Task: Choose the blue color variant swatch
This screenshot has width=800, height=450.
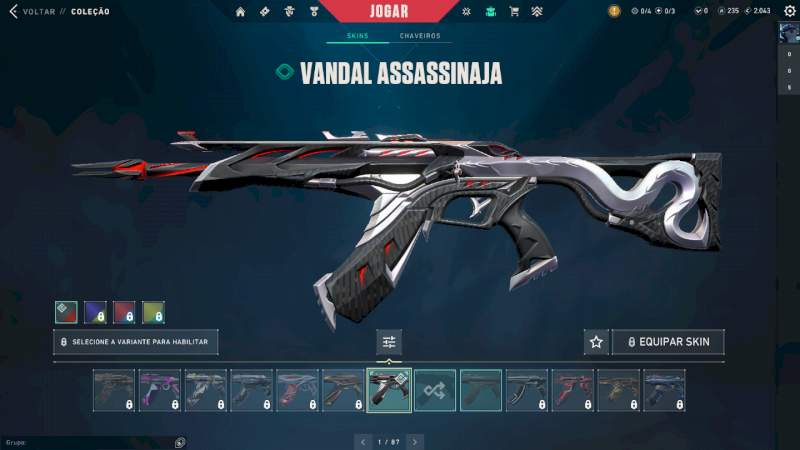Action: (95, 312)
